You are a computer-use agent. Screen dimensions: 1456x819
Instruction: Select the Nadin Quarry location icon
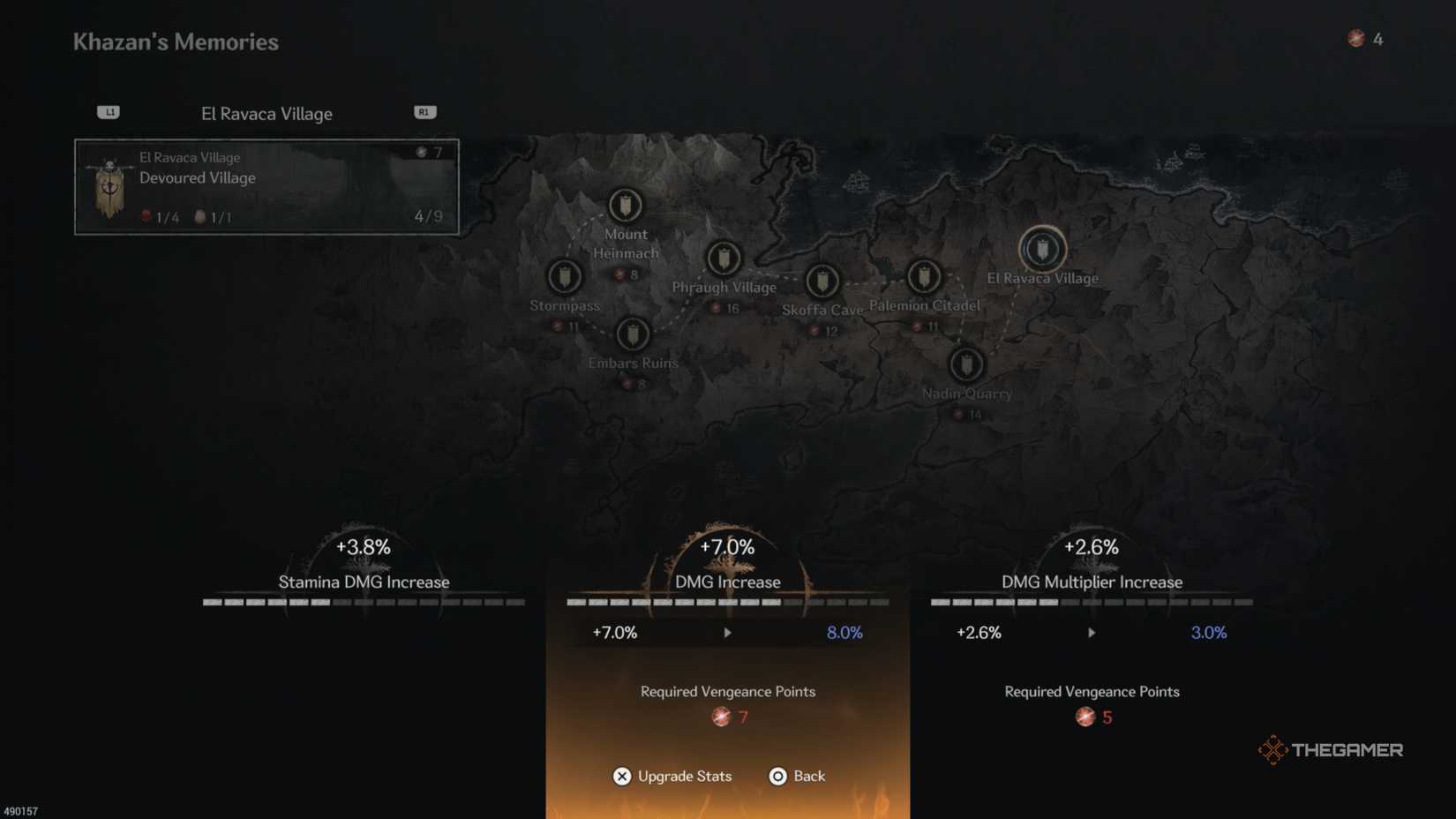[964, 365]
